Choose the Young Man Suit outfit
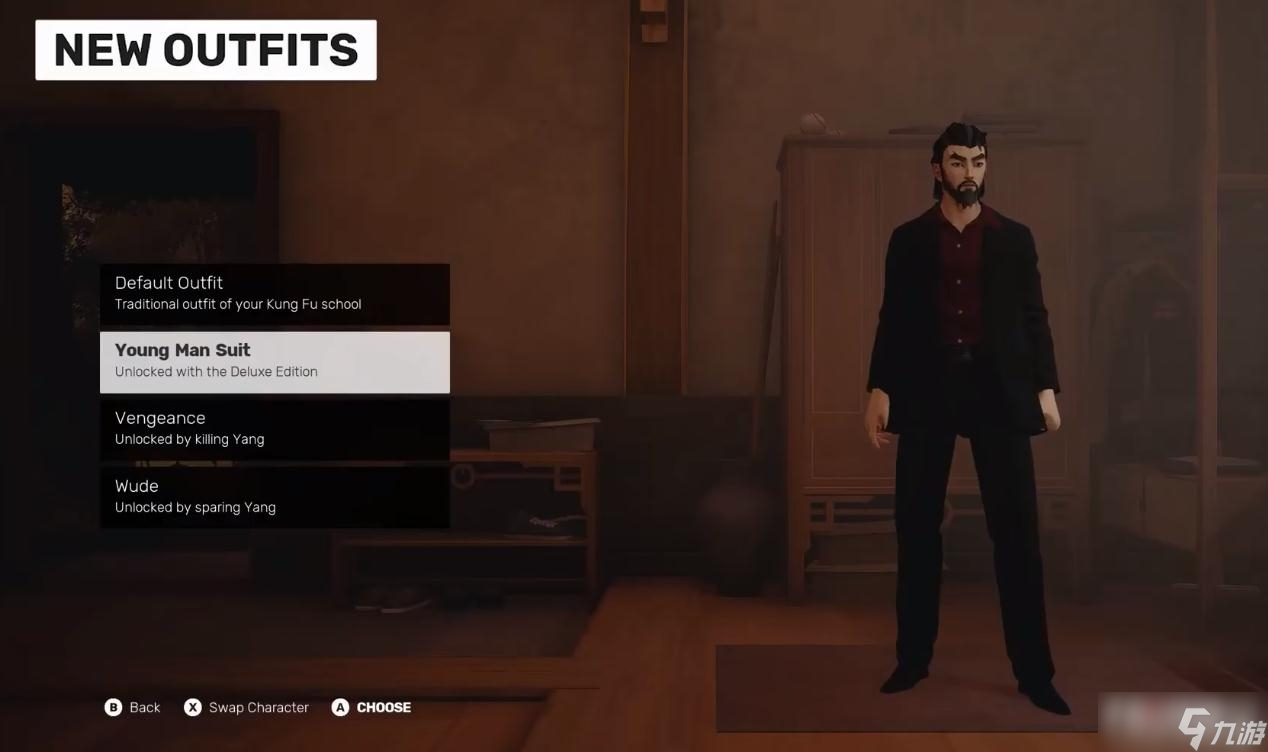The width and height of the screenshot is (1268, 752). 274,361
